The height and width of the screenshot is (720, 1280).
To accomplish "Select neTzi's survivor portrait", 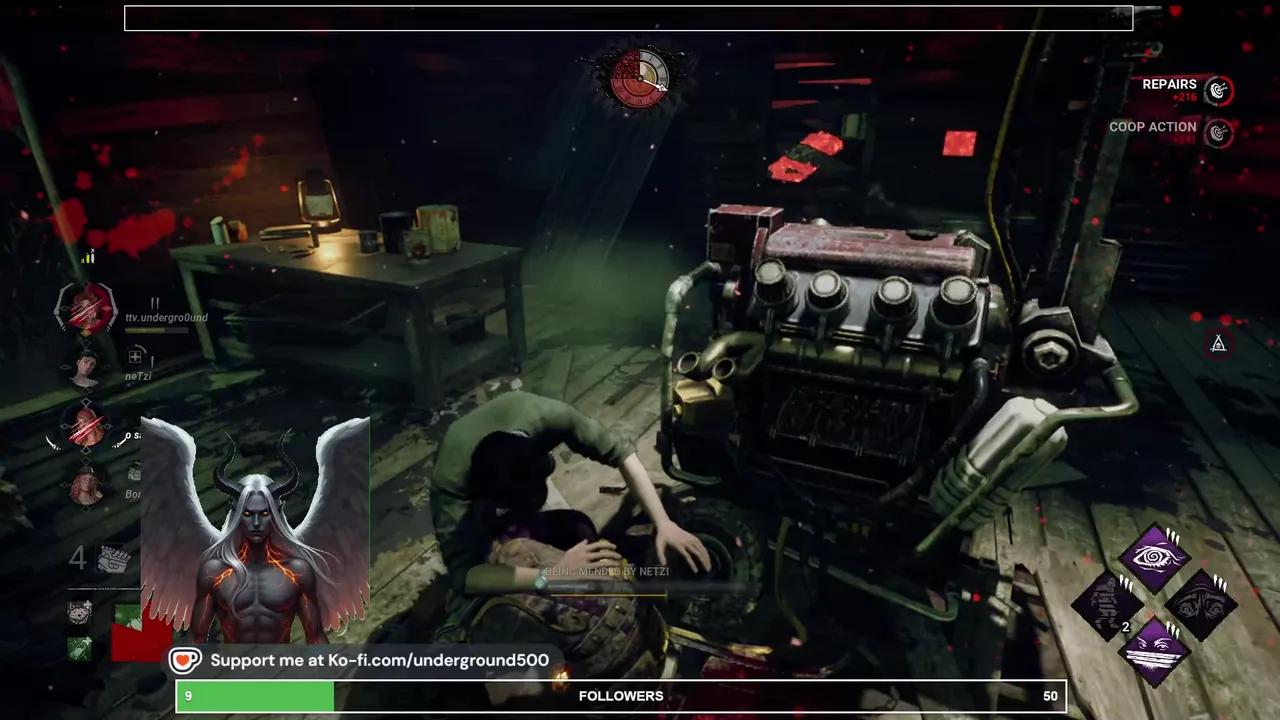I will click(x=85, y=368).
